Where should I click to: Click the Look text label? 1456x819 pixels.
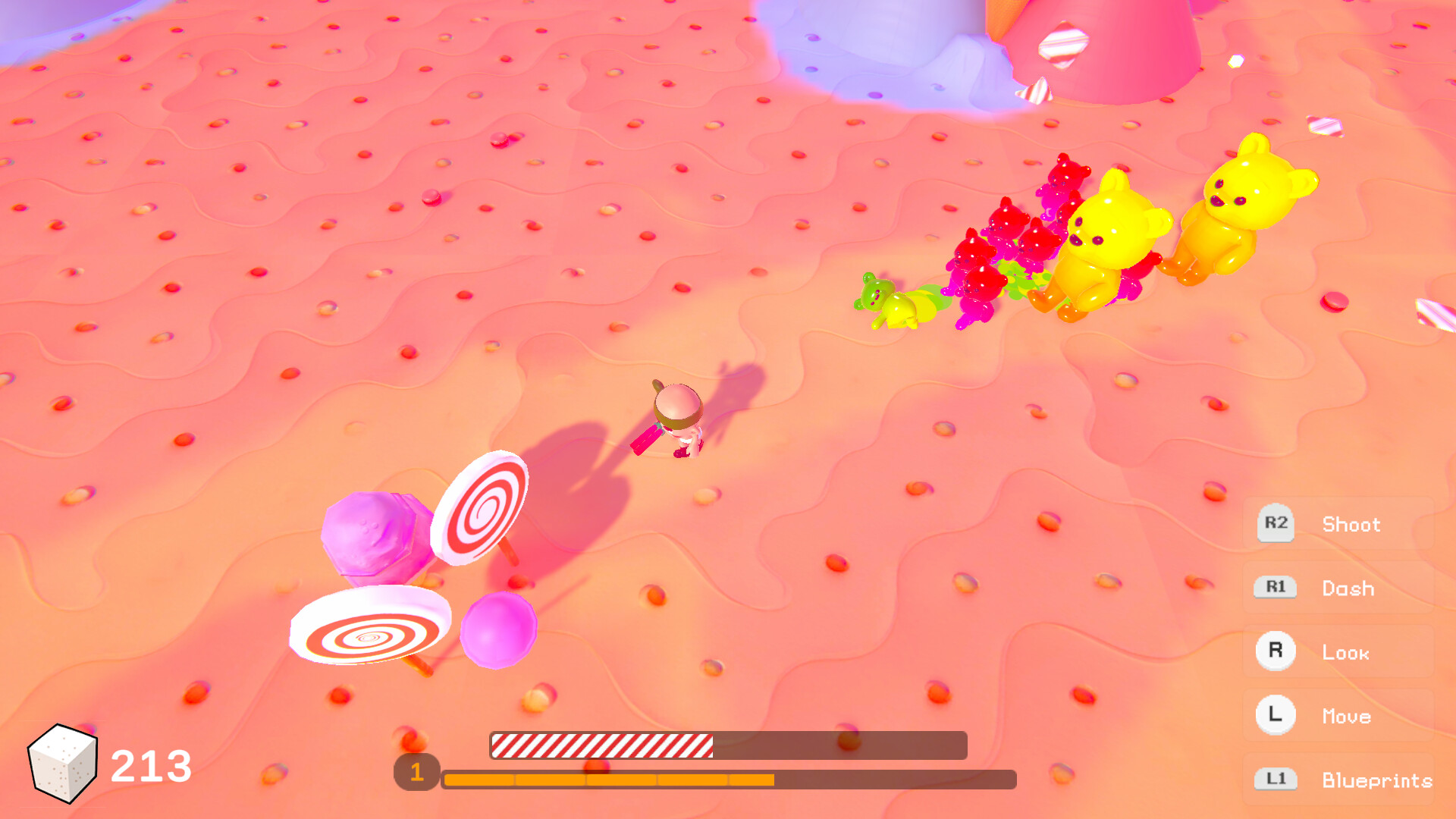(1345, 652)
